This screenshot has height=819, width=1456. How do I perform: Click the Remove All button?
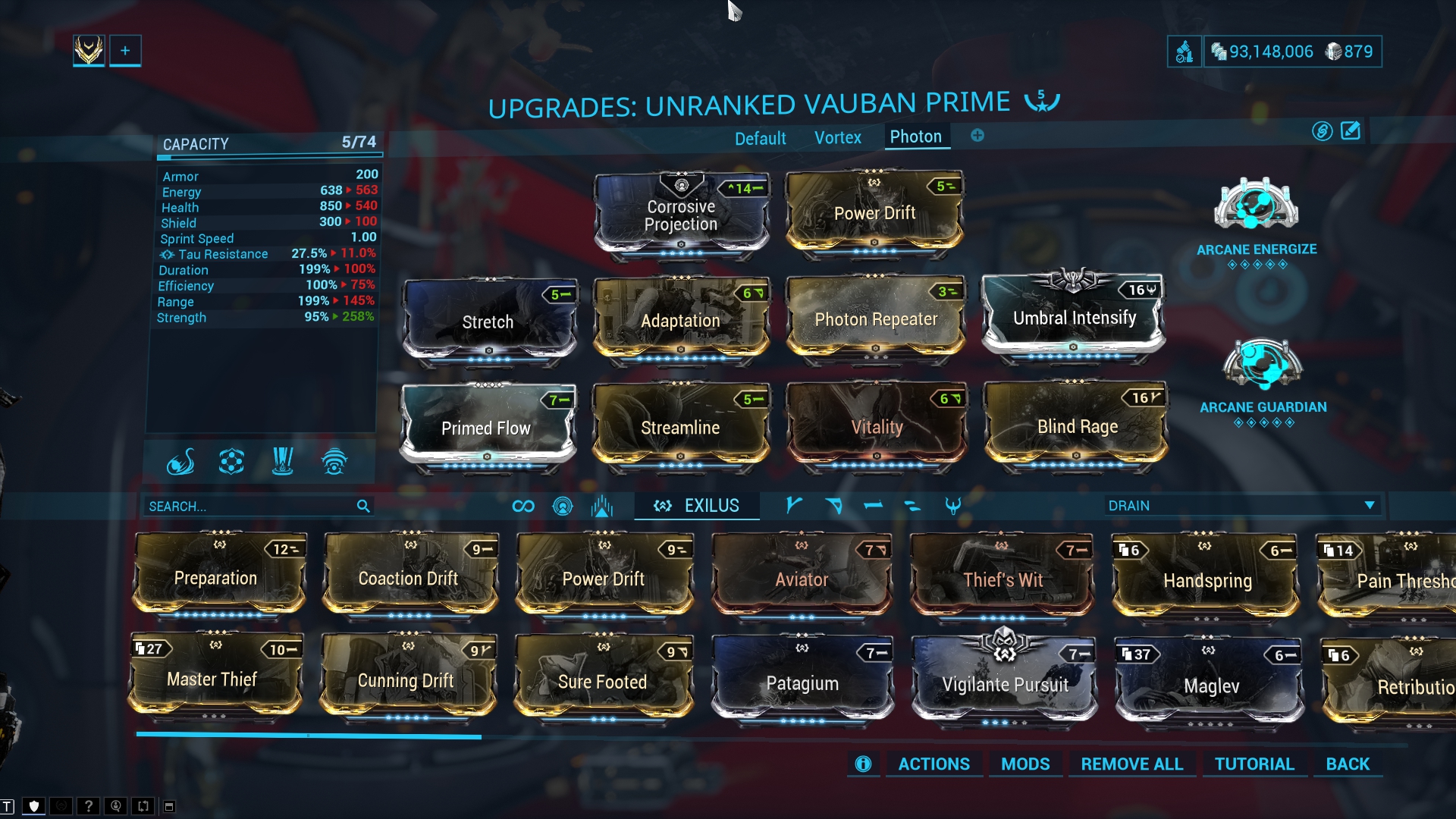click(1131, 764)
